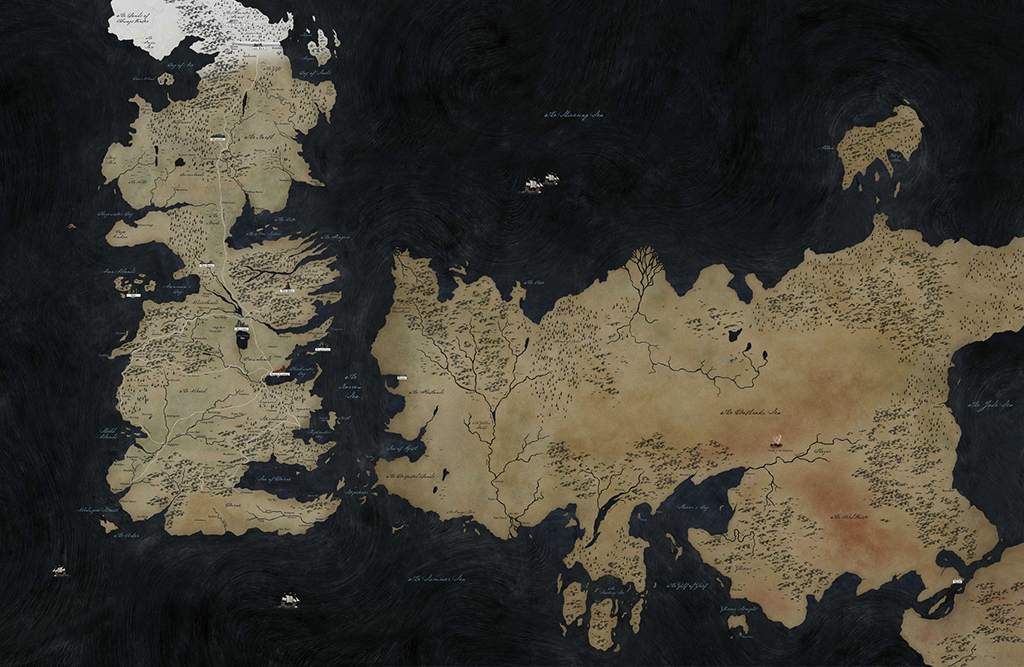This screenshot has height=667, width=1024.
Task: Open the Pyke marker on the Iron Islands
Action: tap(132, 295)
